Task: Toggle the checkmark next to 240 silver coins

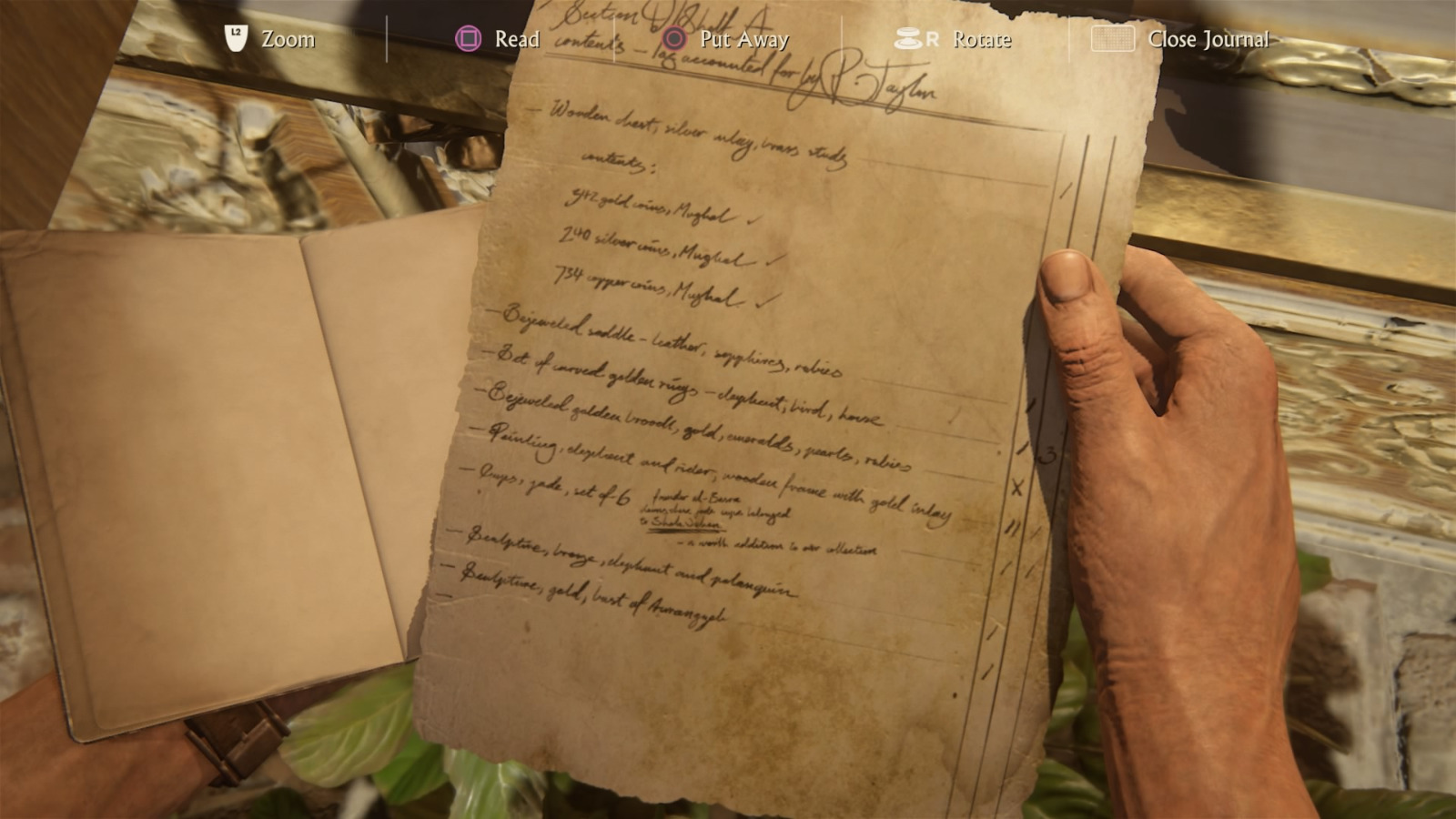Action: tap(773, 258)
